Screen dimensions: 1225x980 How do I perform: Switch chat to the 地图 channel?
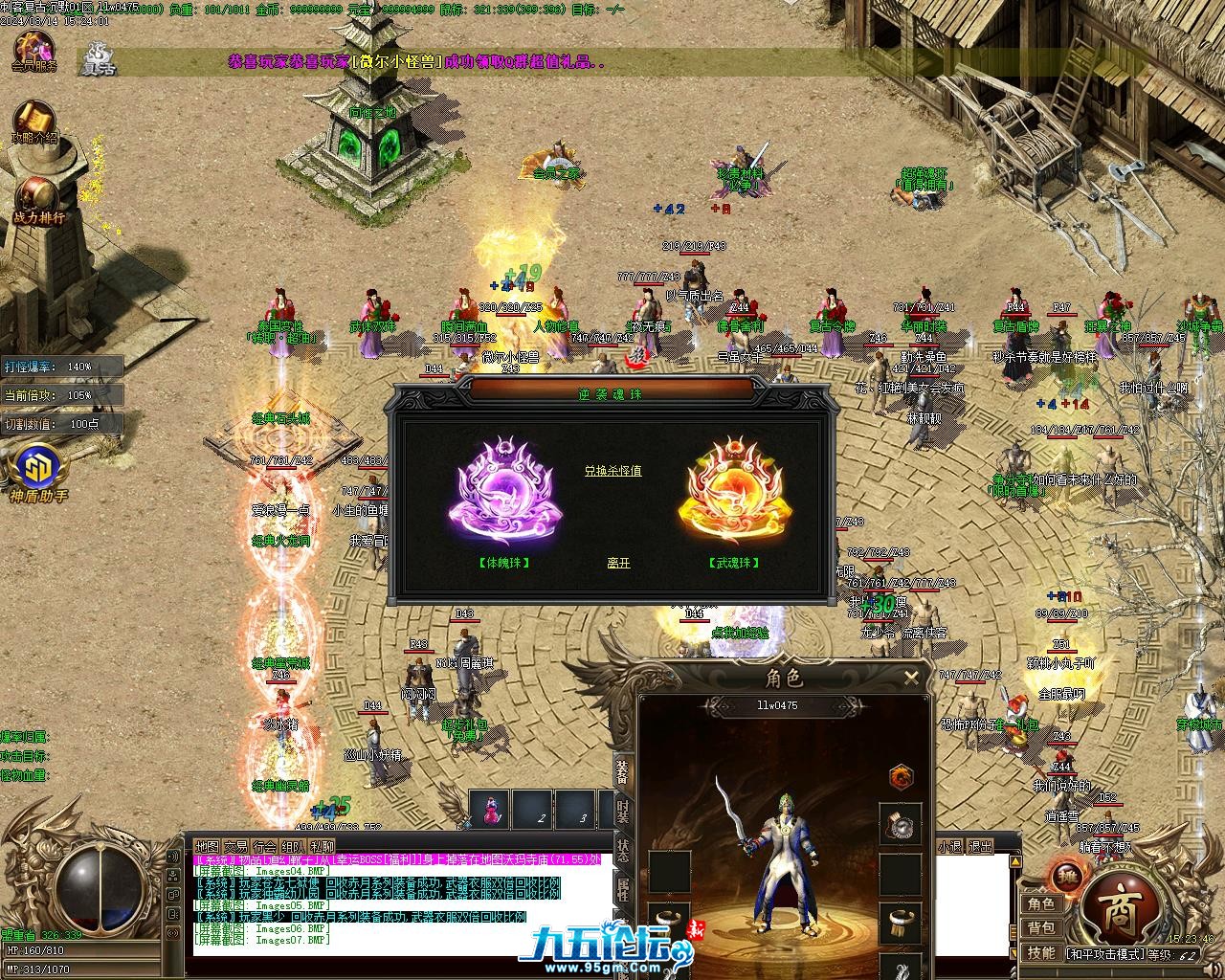(207, 847)
